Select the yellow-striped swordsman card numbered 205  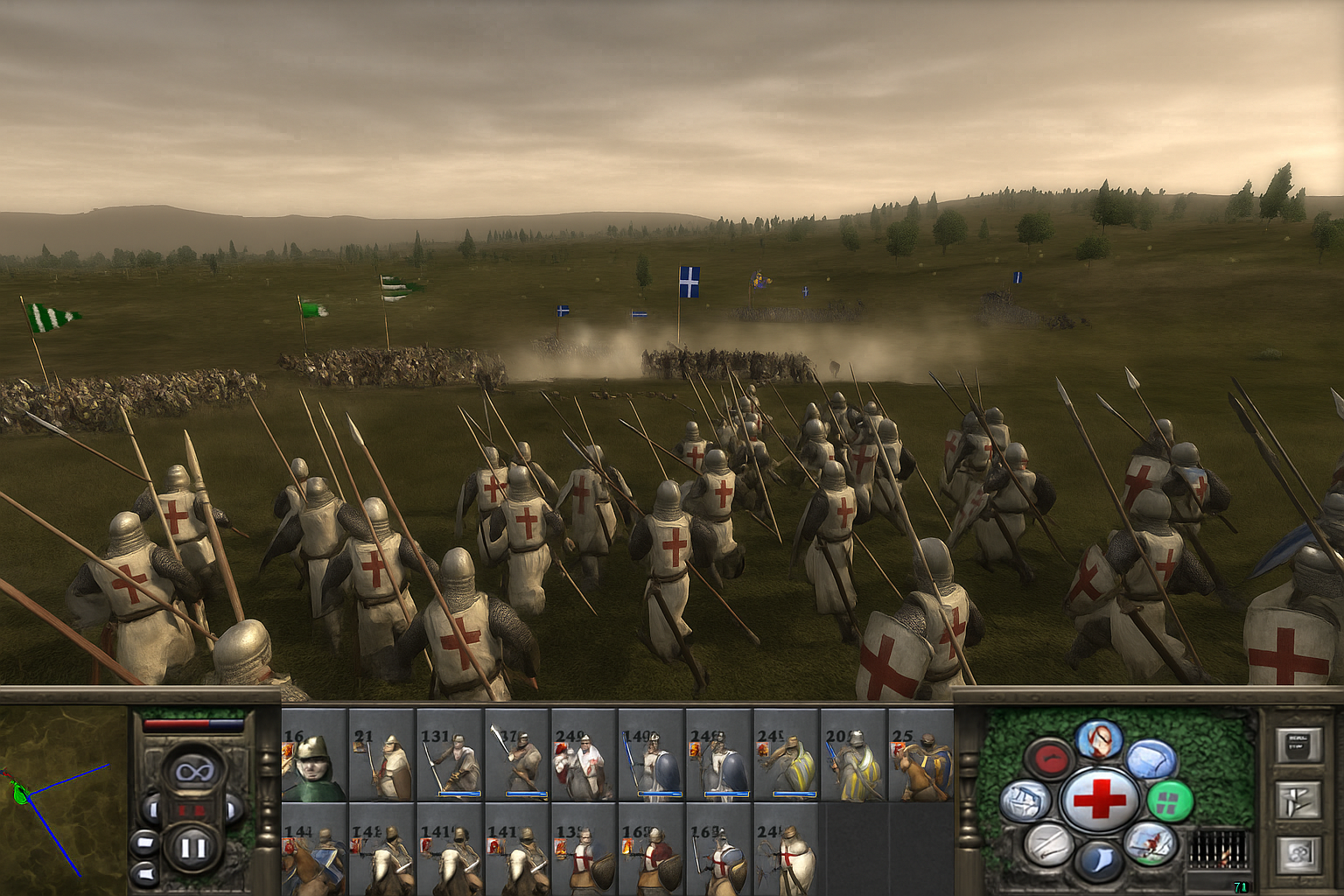coord(853,756)
